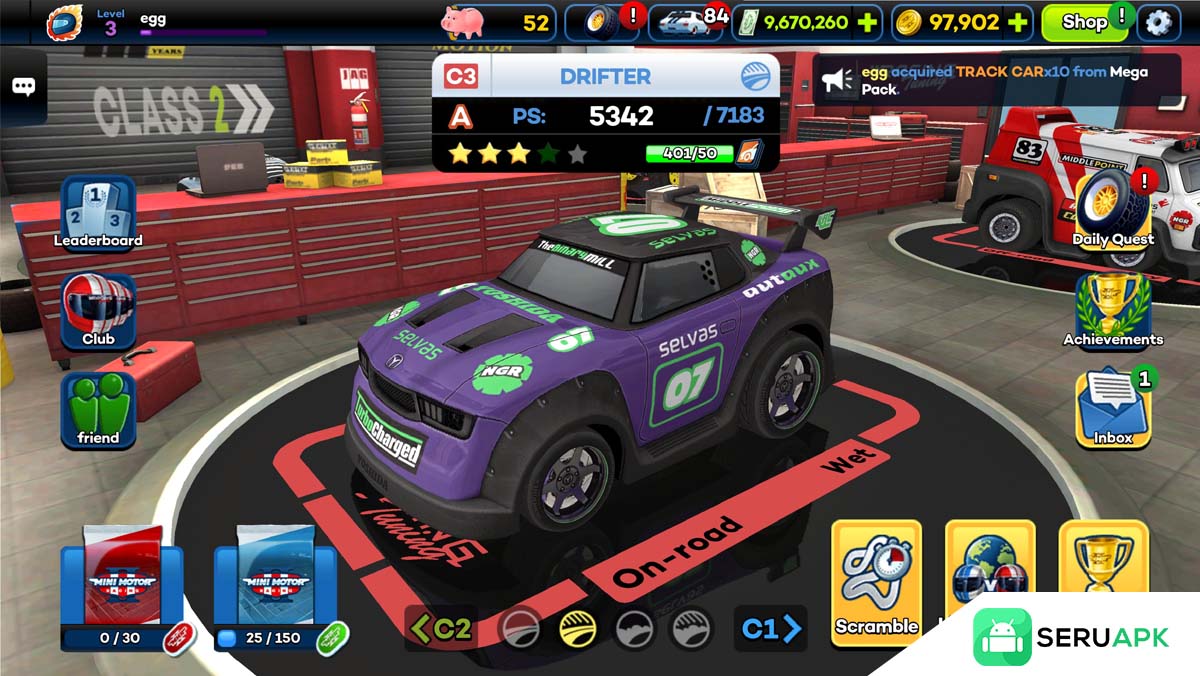View the Leaderboard
Image resolution: width=1200 pixels, height=676 pixels.
coord(98,212)
